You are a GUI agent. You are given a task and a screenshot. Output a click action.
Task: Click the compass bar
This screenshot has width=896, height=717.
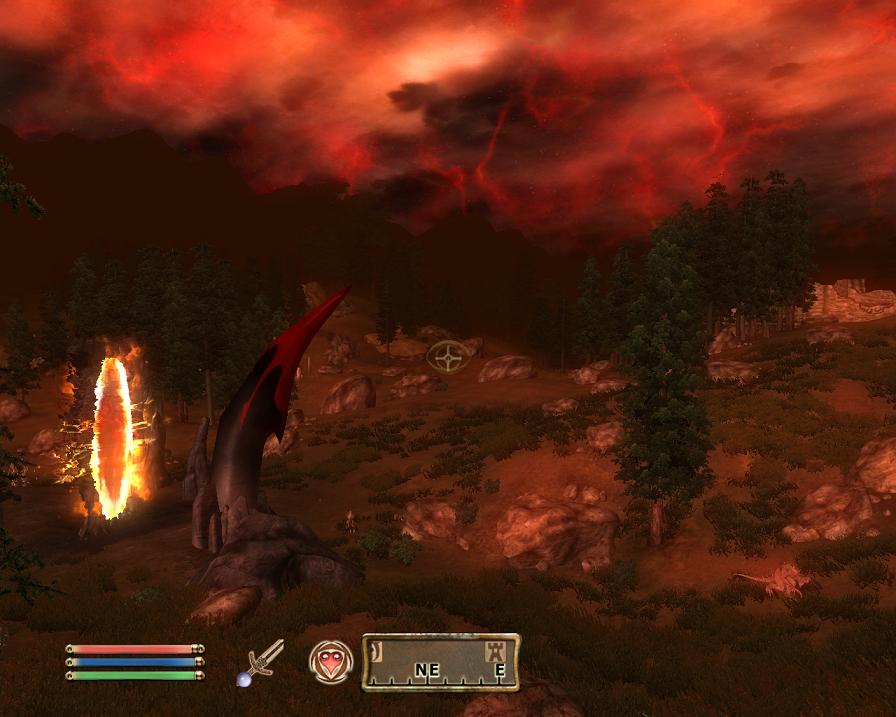click(x=441, y=662)
